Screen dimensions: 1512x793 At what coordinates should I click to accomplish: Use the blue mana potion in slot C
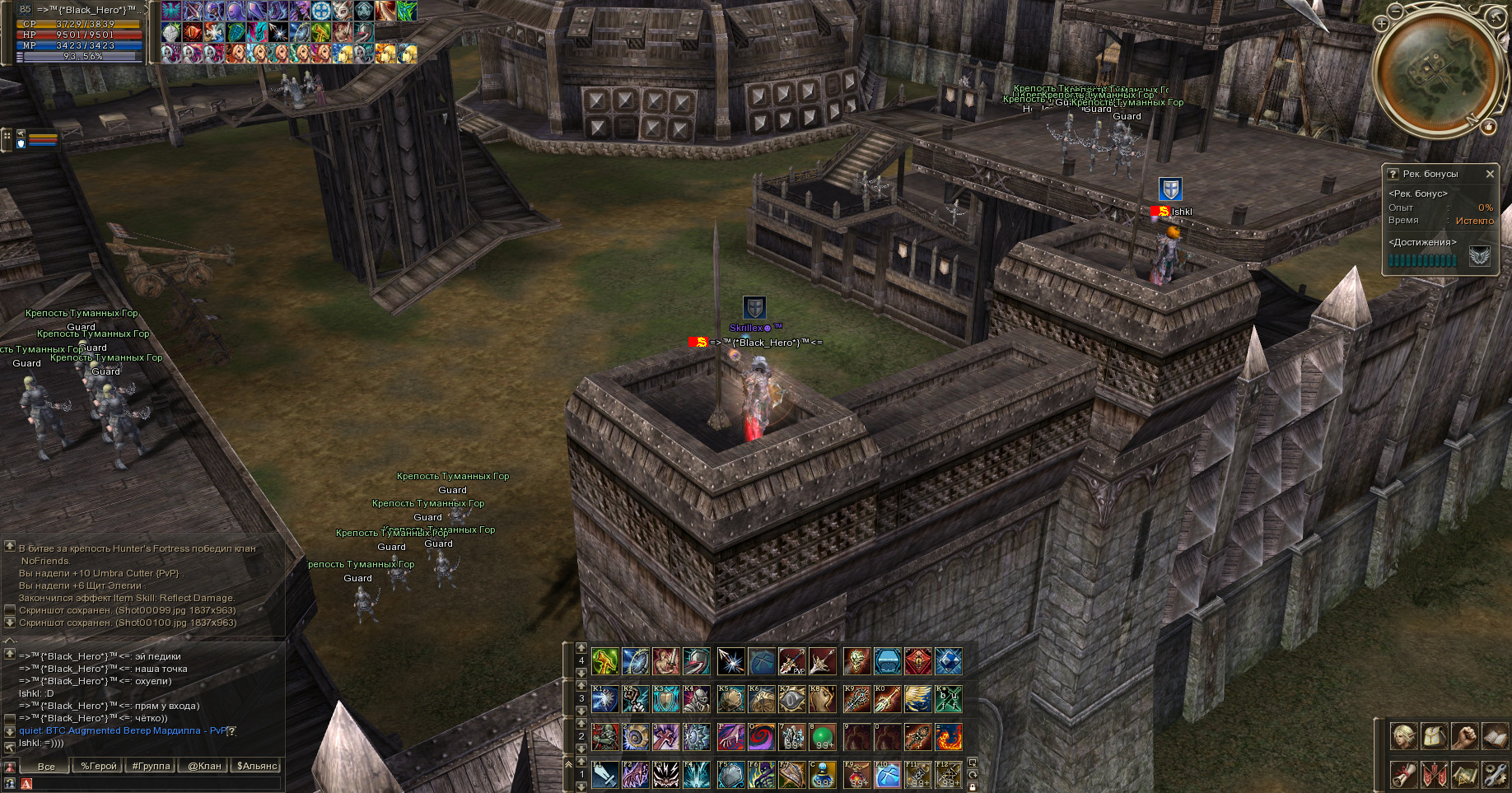(822, 775)
